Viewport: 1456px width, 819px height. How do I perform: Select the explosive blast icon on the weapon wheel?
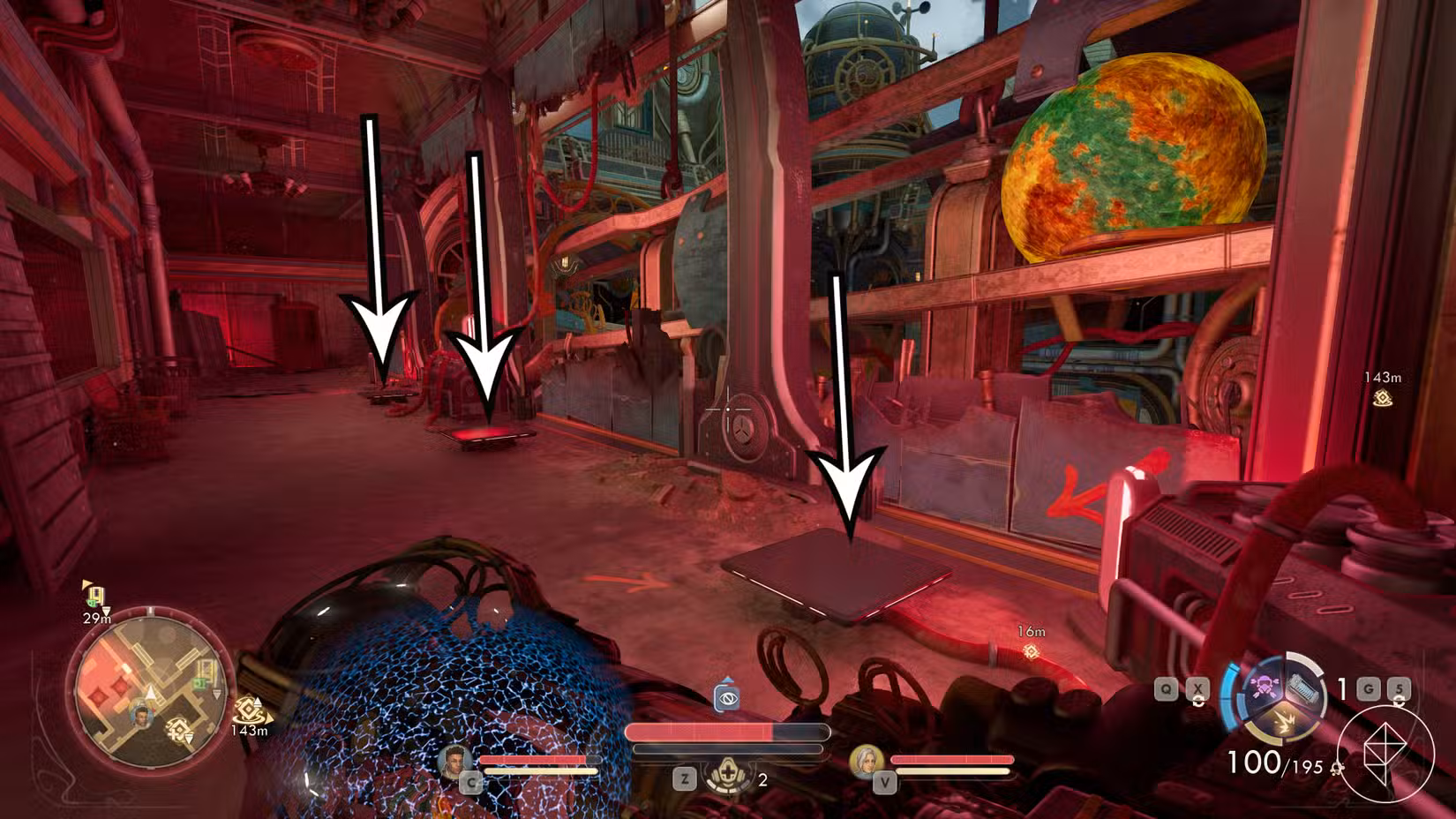[1286, 723]
